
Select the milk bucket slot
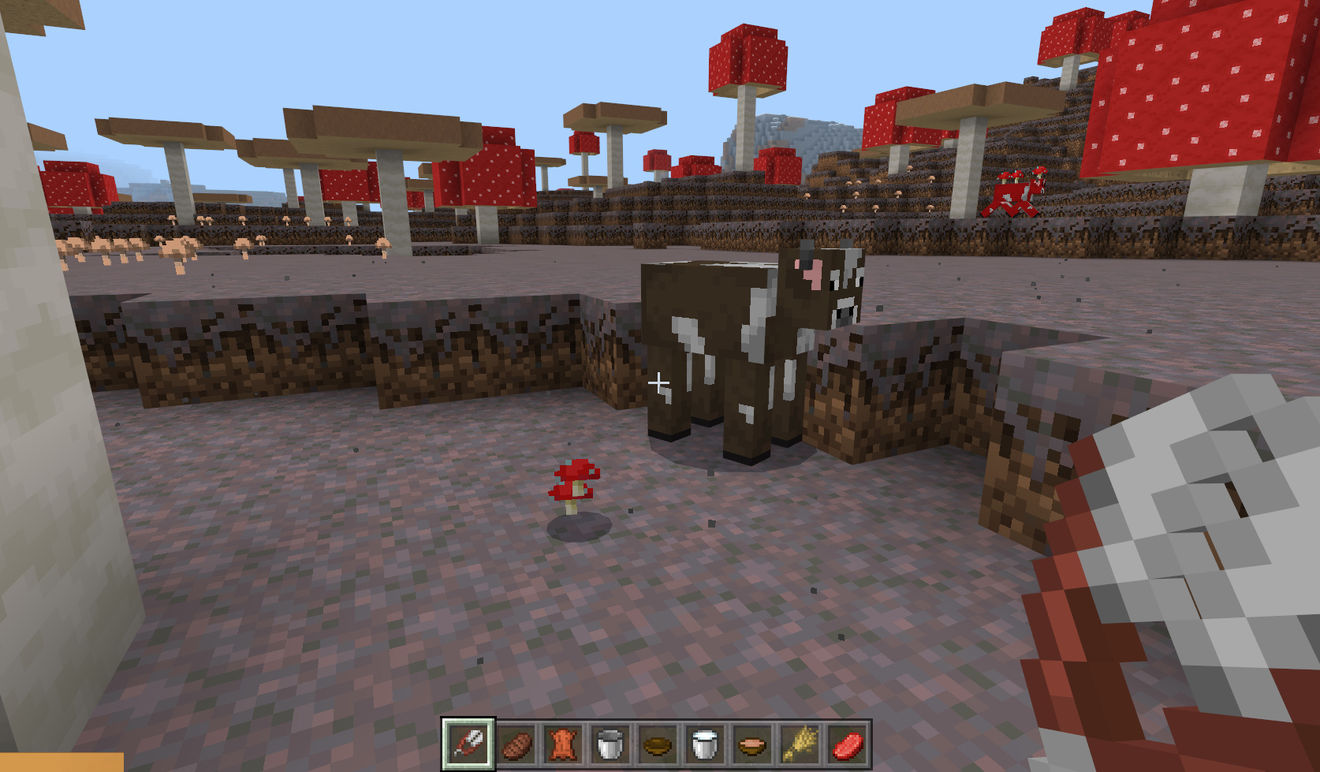pos(705,744)
